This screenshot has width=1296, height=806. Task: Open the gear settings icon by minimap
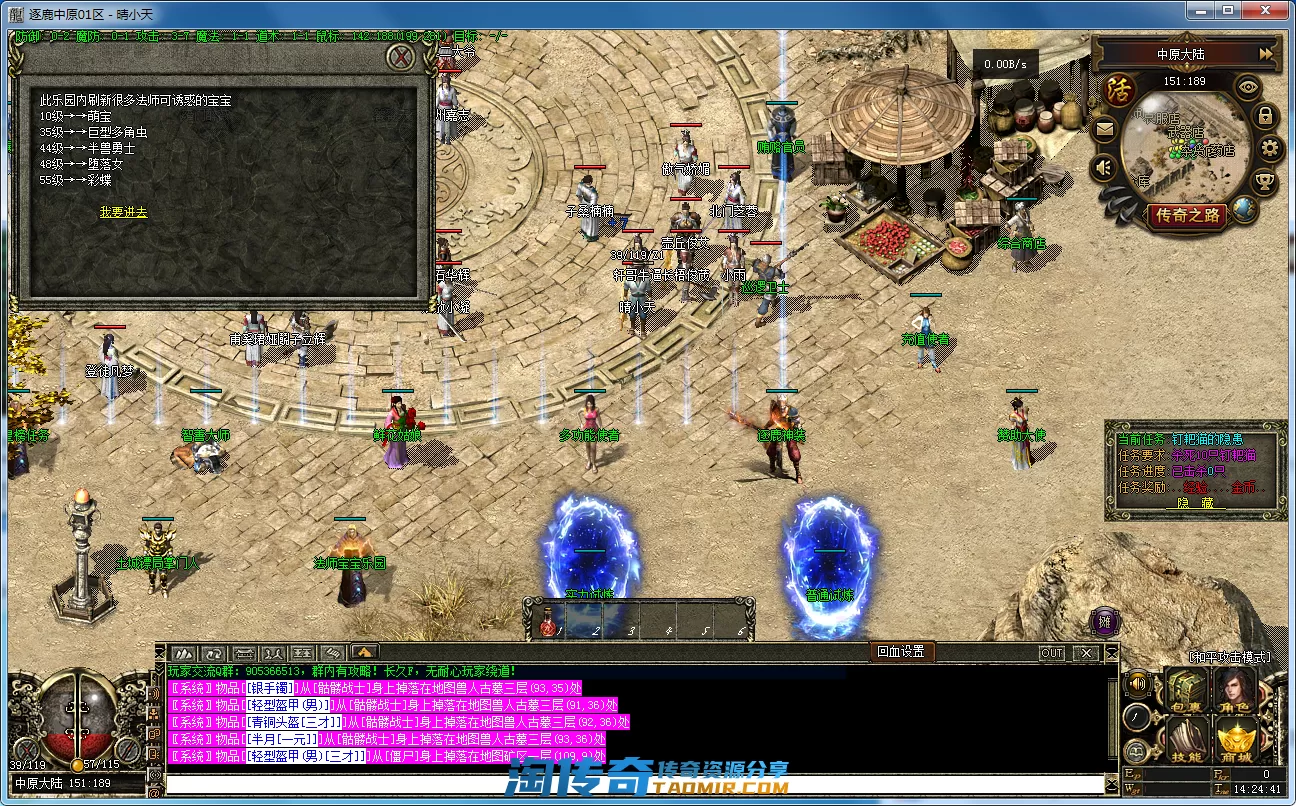[x=1271, y=150]
